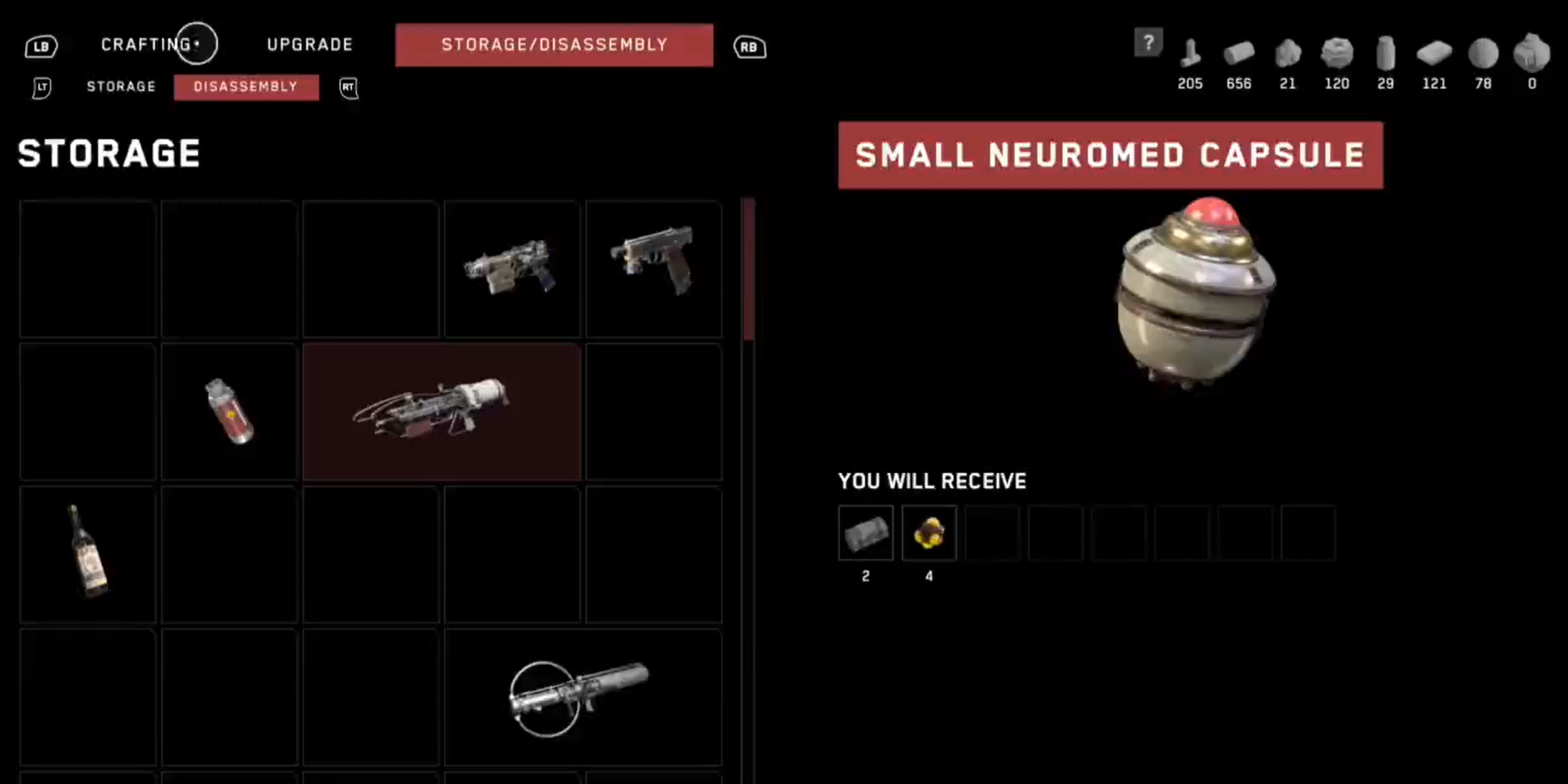Image resolution: width=1568 pixels, height=784 pixels.
Task: Choose the Disassembly sub-tab
Action: pos(246,87)
